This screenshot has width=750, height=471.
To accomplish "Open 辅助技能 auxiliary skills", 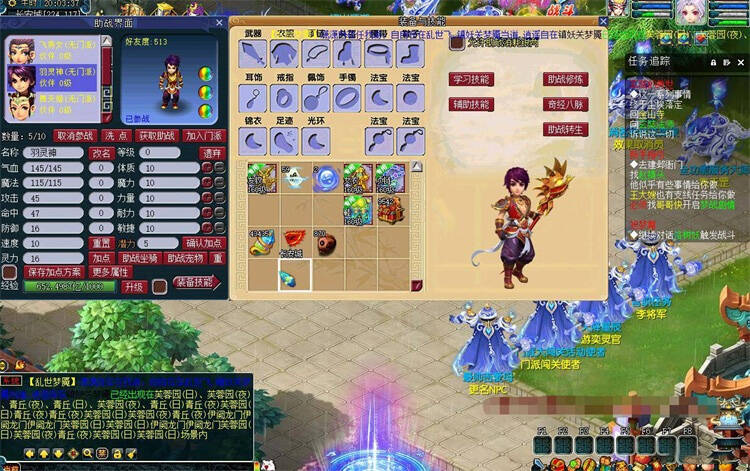I will pyautogui.click(x=470, y=105).
